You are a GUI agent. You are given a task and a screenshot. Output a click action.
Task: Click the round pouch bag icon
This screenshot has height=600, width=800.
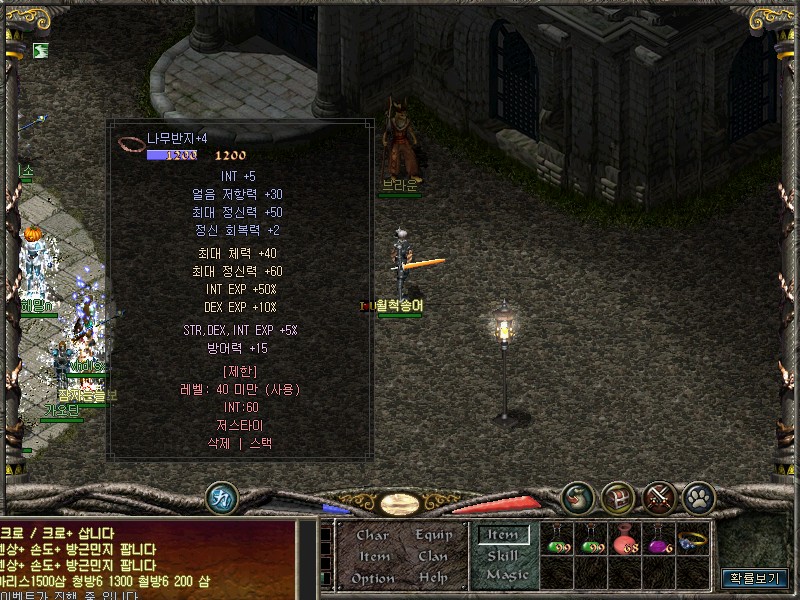(577, 497)
